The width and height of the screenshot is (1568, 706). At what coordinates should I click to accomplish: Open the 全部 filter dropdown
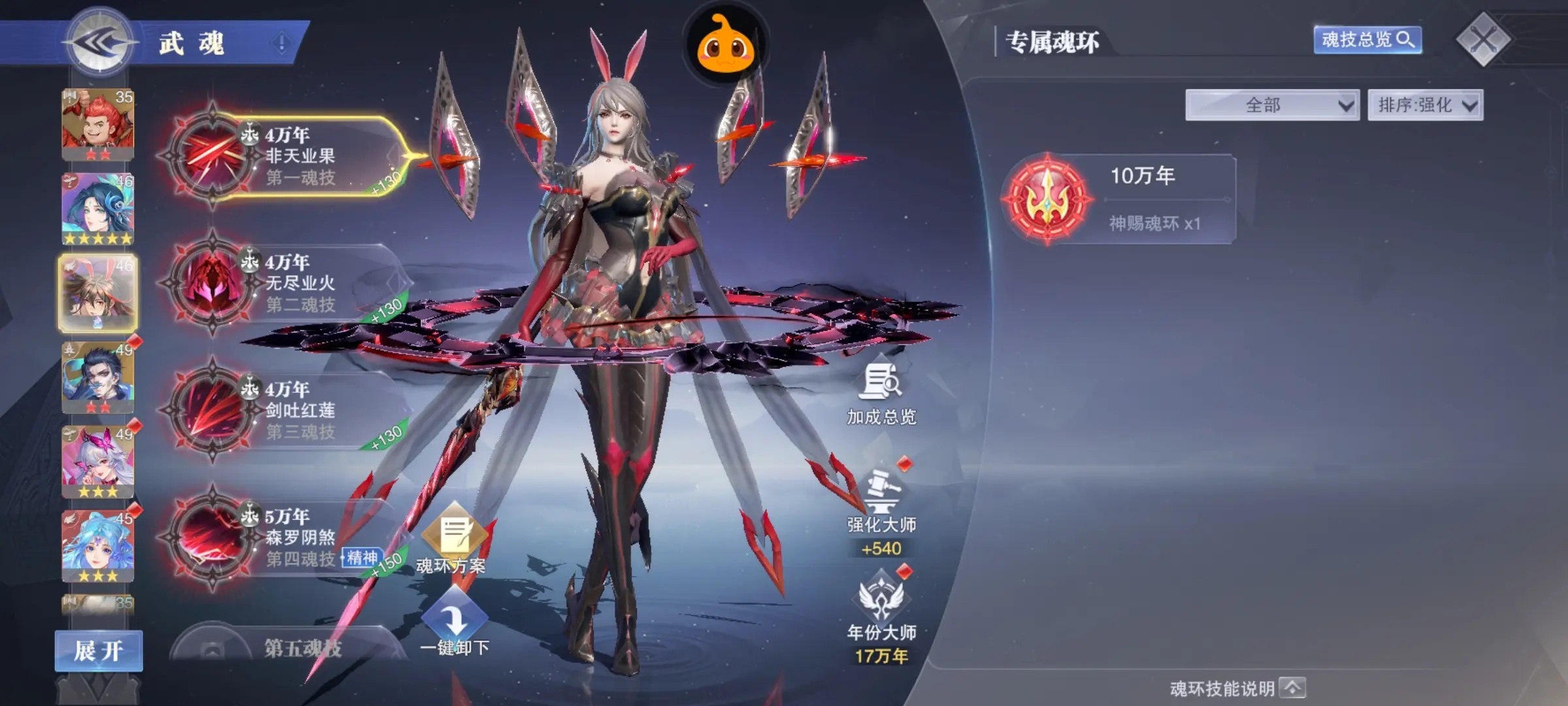pos(1271,105)
